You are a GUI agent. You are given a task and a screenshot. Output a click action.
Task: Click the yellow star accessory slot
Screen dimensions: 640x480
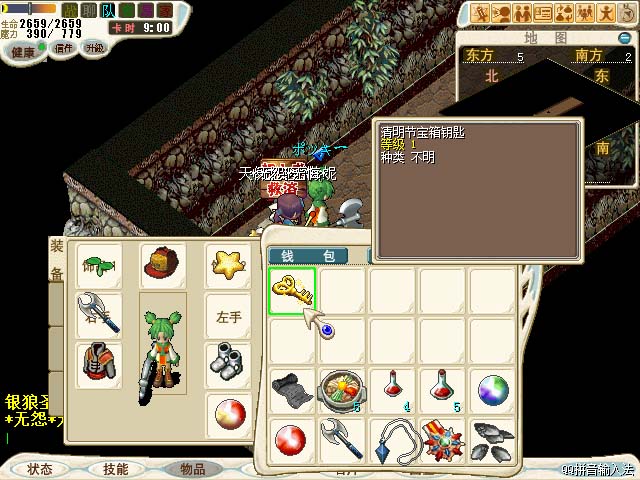click(228, 266)
